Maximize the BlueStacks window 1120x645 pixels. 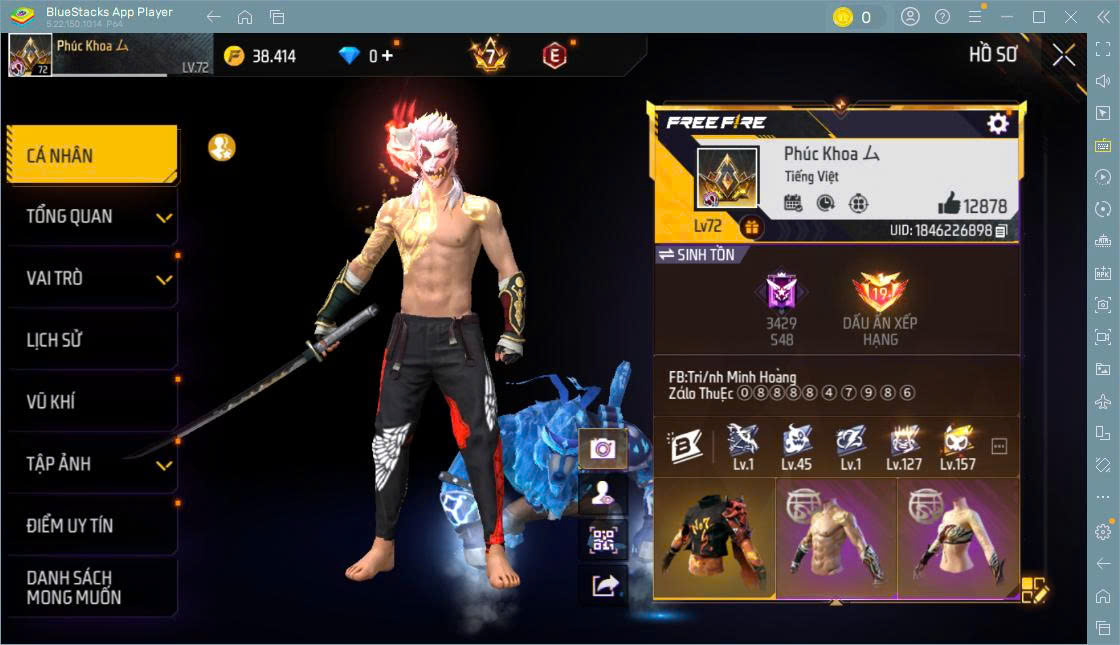(x=1038, y=17)
